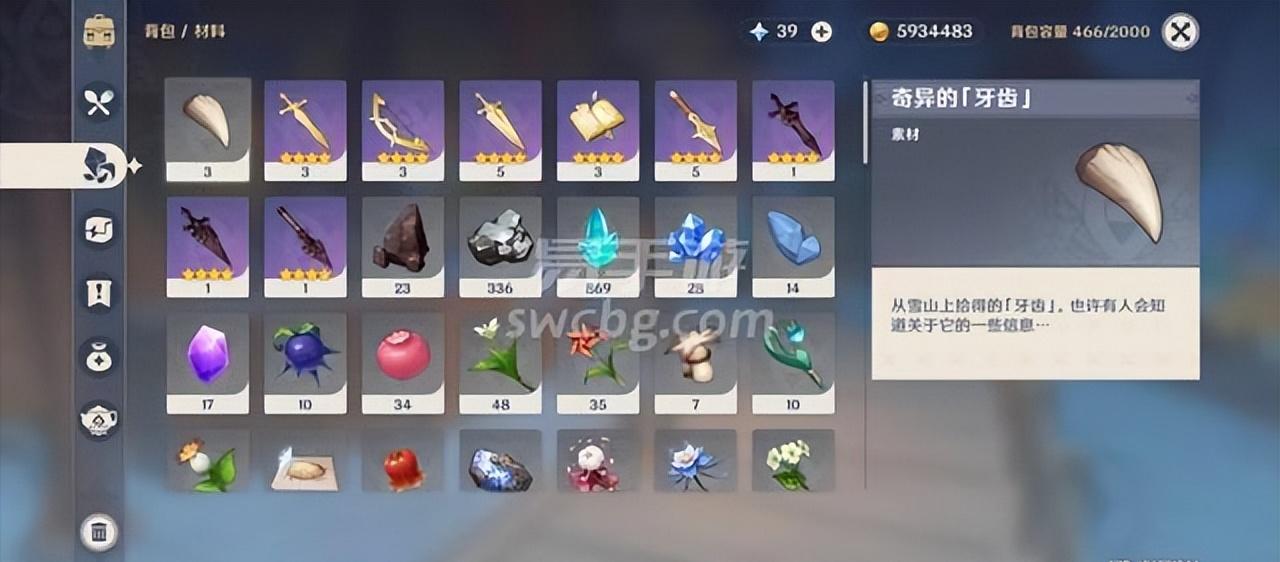Pick the dark blue berry stack of 10
The height and width of the screenshot is (562, 1280).
(305, 362)
